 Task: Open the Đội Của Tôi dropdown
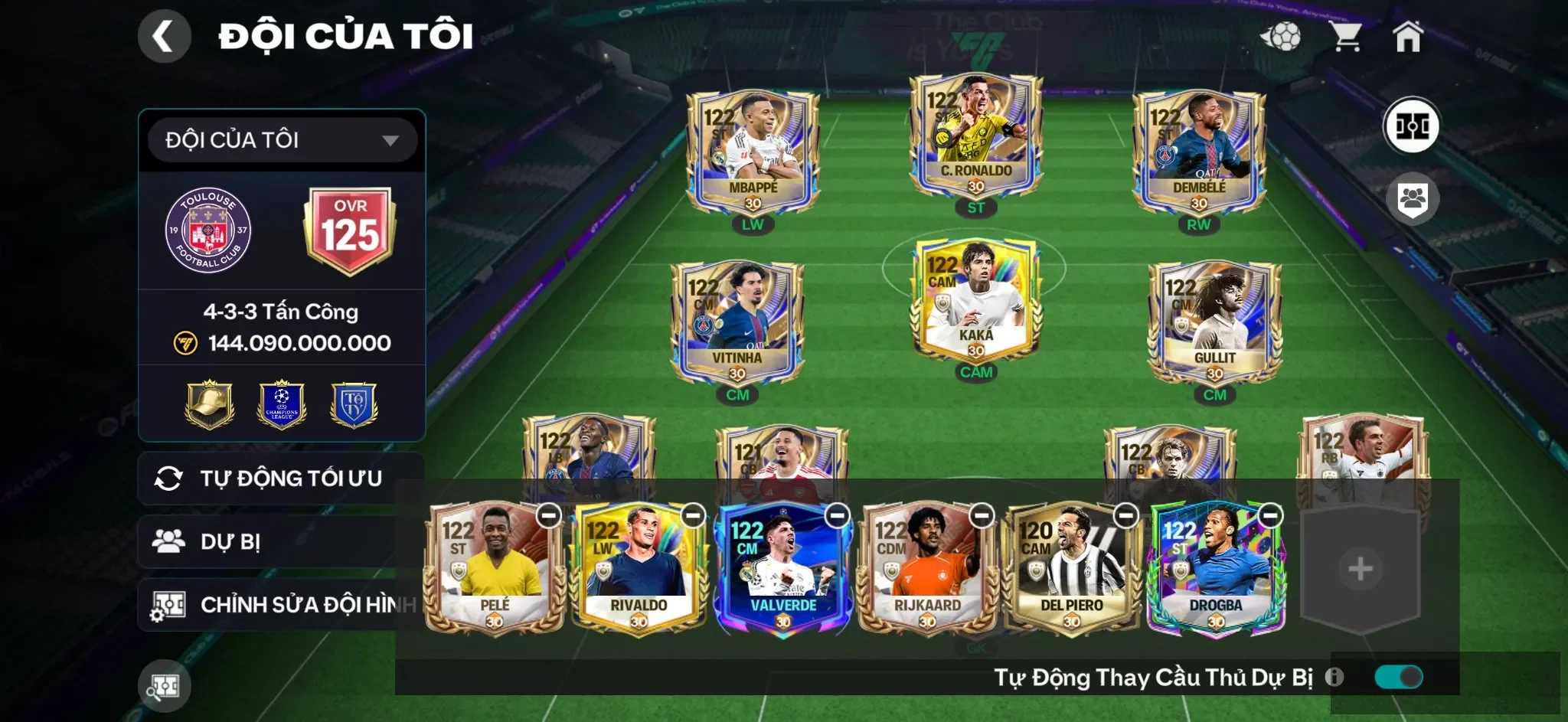click(282, 140)
